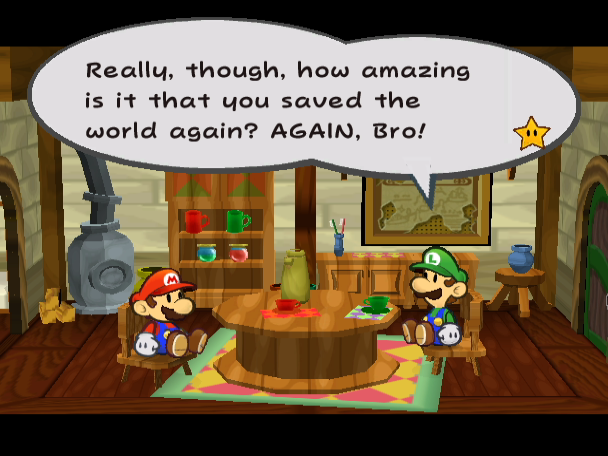Click the star icon to advance dialogue
Image resolution: width=608 pixels, height=456 pixels.
[531, 133]
